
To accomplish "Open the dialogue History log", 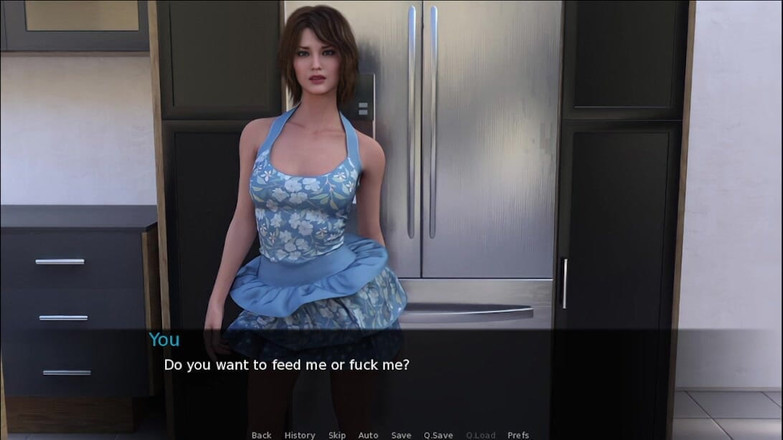I will point(299,435).
